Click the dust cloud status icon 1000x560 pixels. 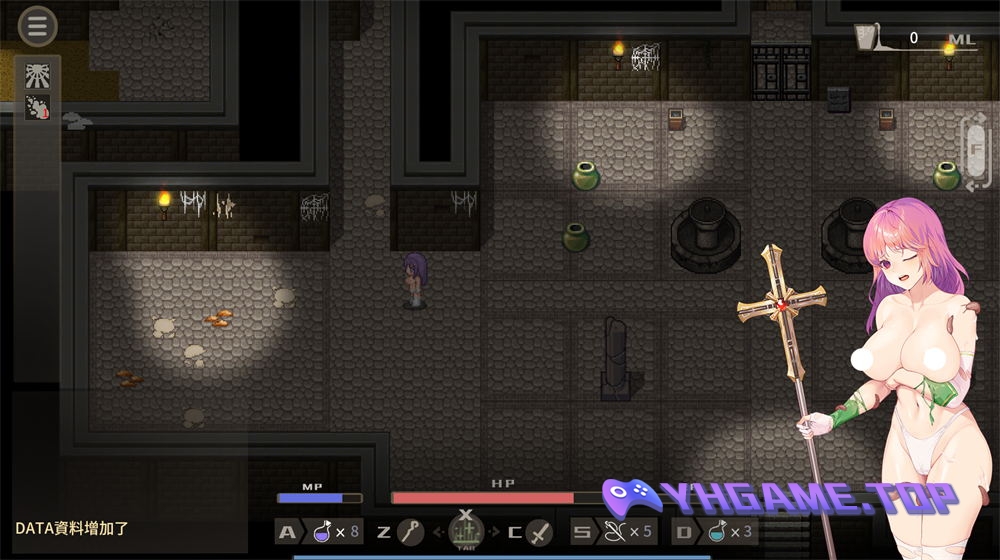tap(37, 108)
